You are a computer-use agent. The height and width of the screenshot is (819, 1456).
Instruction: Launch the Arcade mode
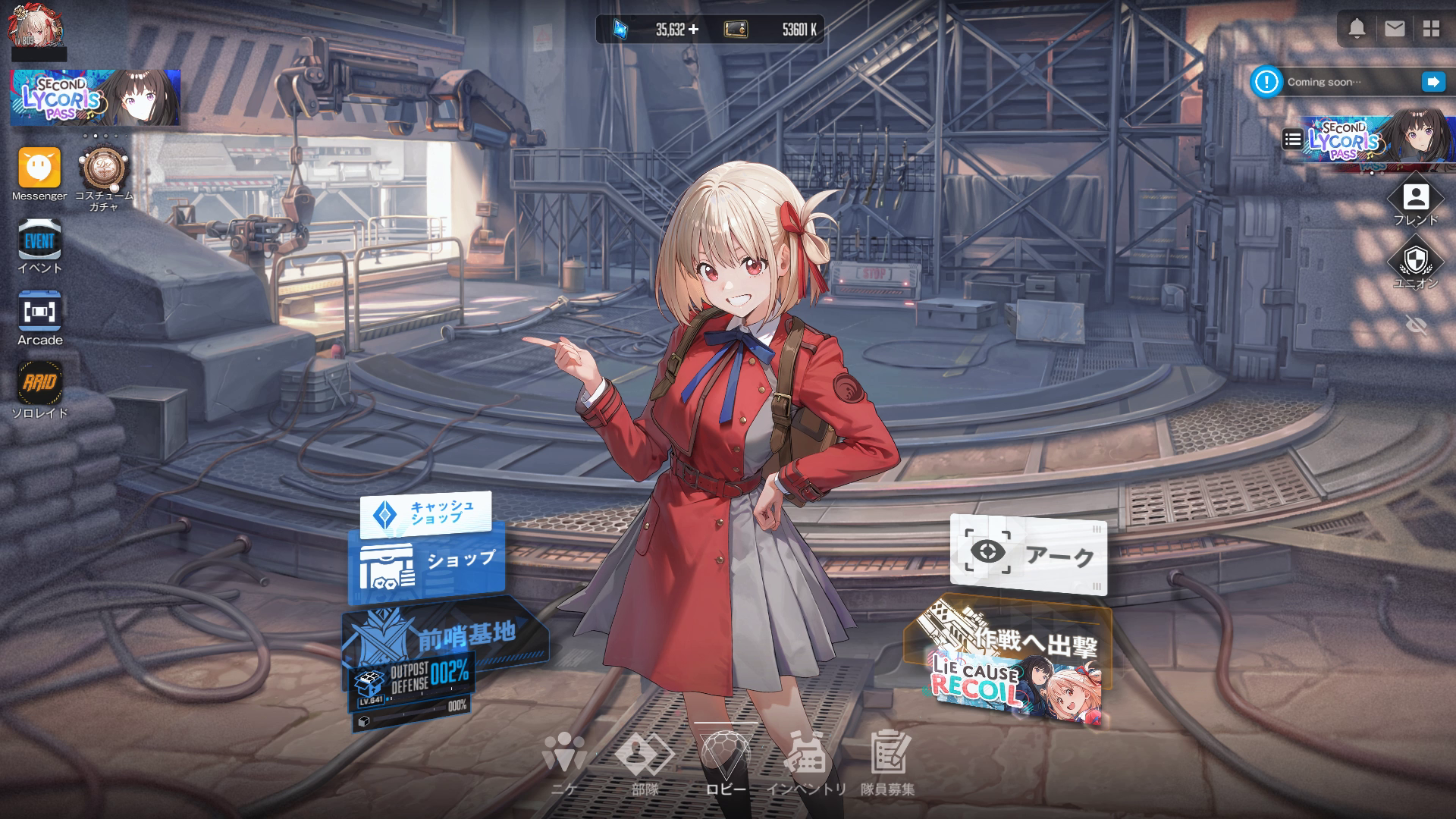pos(39,312)
